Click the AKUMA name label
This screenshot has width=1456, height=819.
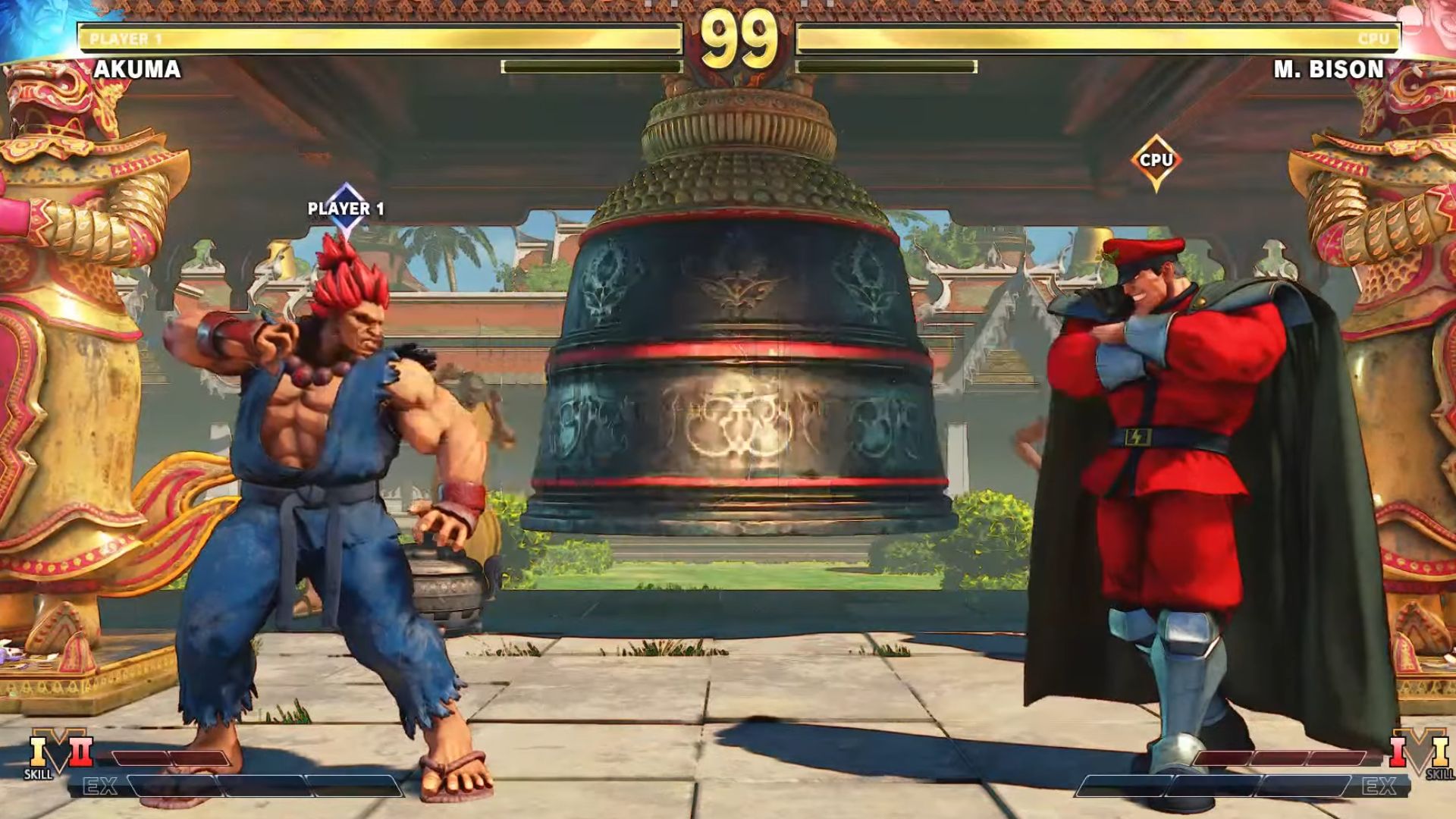[x=137, y=70]
